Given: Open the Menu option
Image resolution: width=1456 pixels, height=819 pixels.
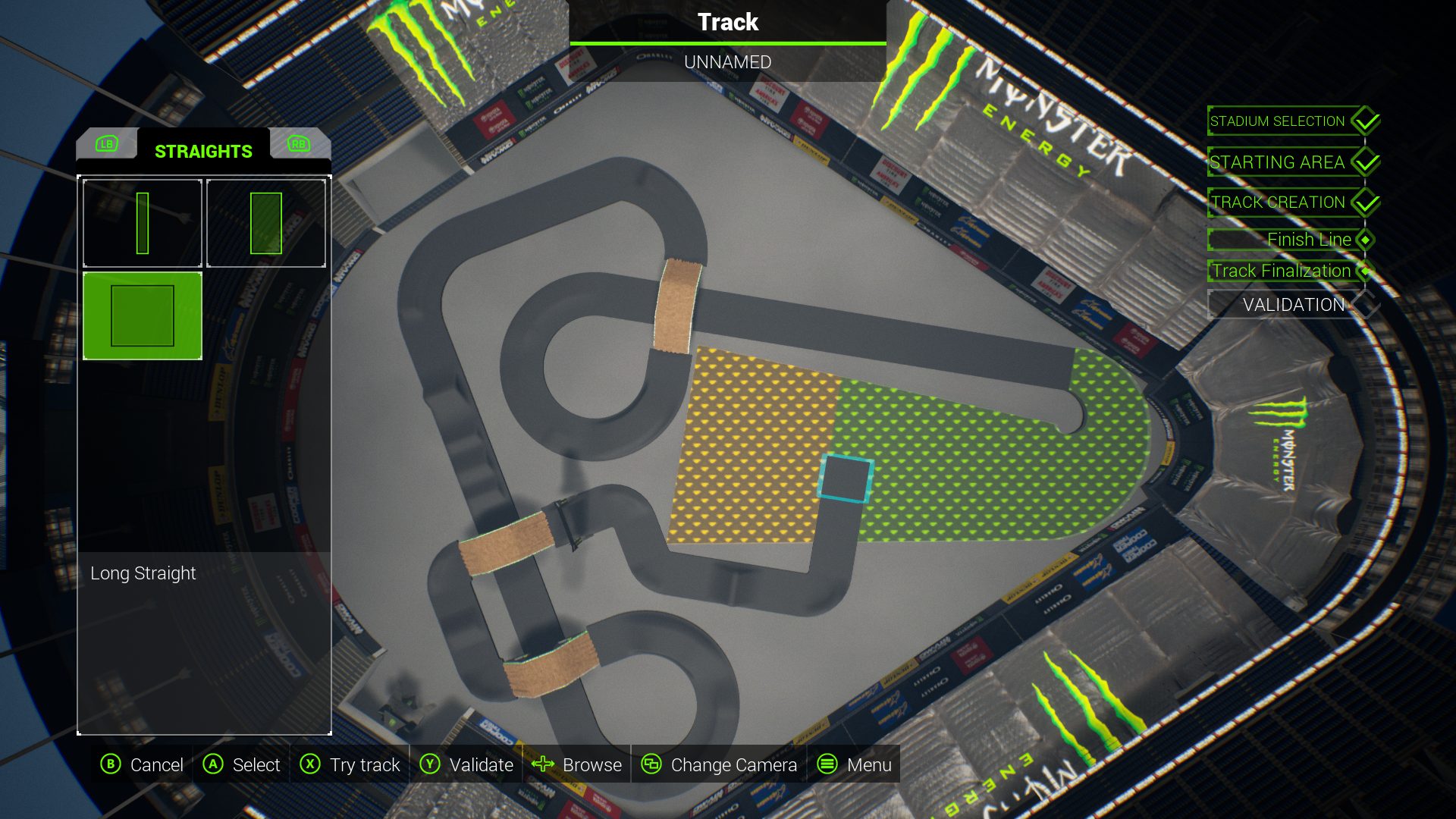Looking at the screenshot, I should 855,764.
